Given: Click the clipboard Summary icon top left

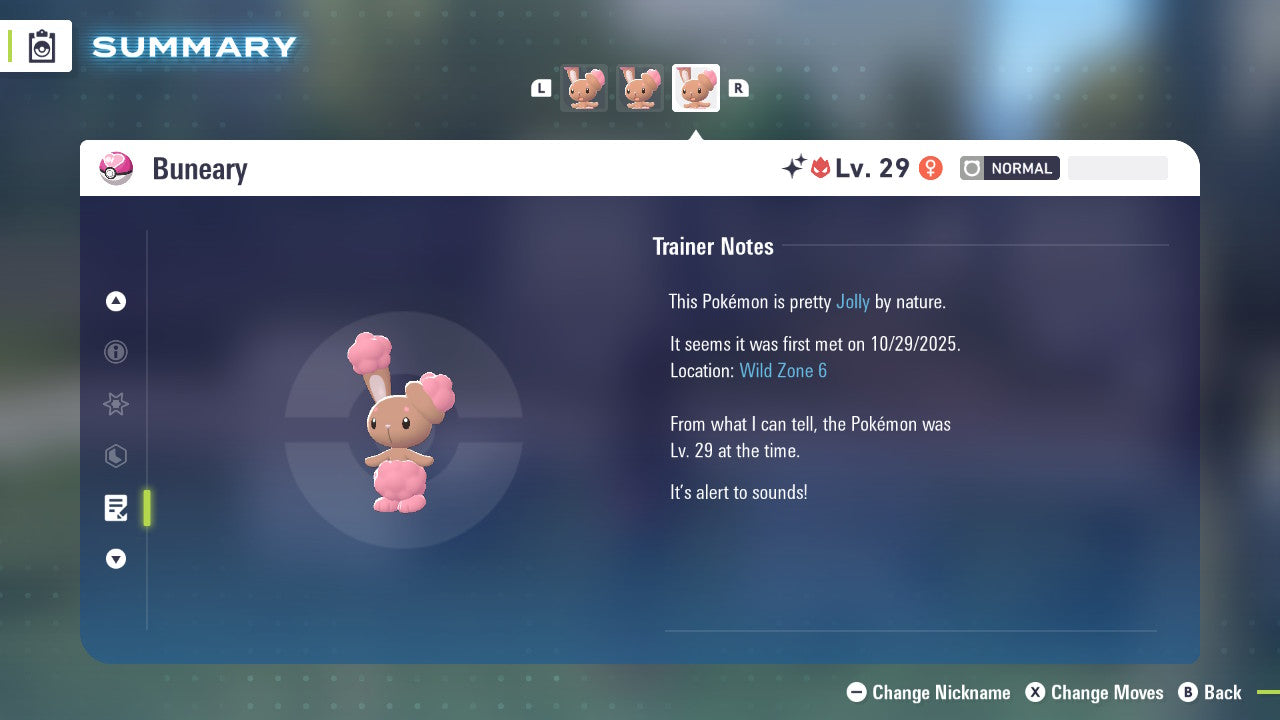Looking at the screenshot, I should pos(41,45).
